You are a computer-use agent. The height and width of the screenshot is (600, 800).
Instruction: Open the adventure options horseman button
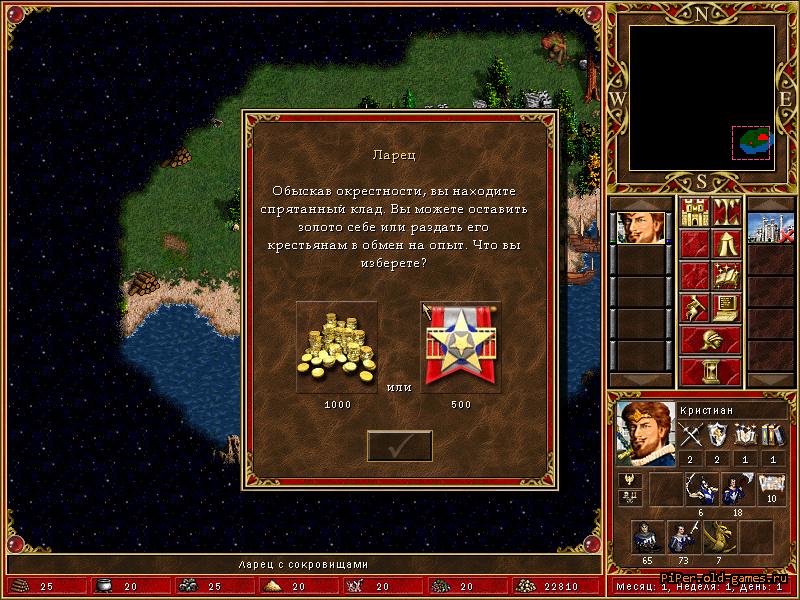[x=694, y=307]
